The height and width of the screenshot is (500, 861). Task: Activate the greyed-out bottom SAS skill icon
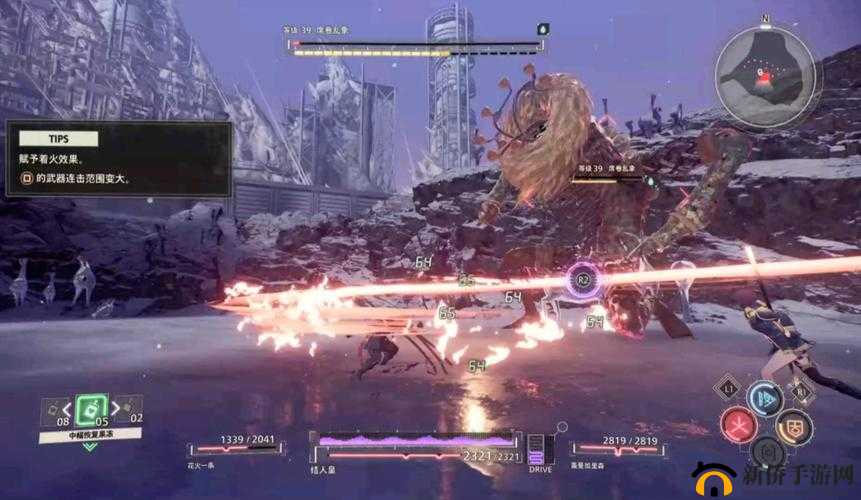767,452
